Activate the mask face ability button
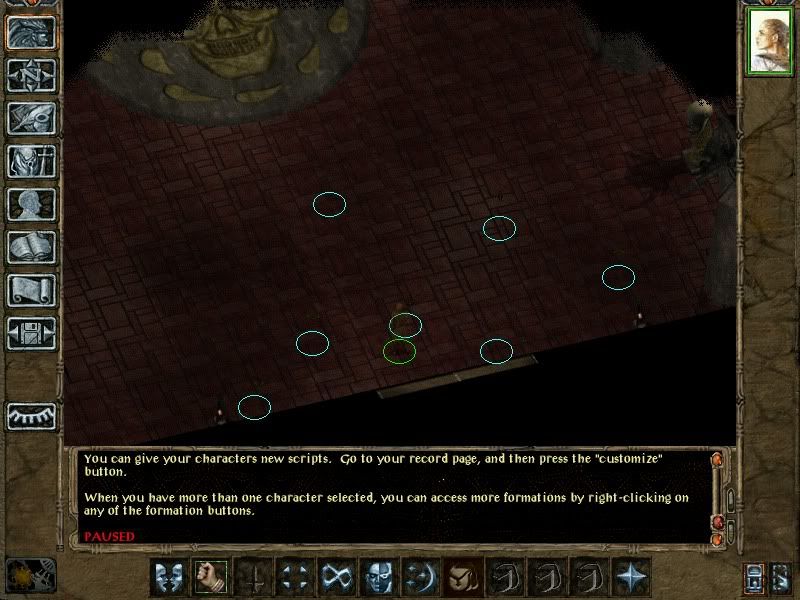The width and height of the screenshot is (800, 600). pyautogui.click(x=378, y=576)
